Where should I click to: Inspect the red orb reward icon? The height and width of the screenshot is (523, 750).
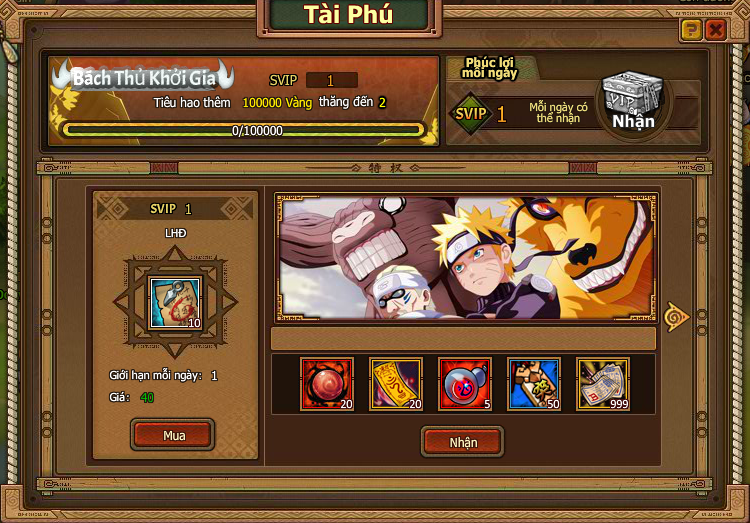(x=327, y=384)
